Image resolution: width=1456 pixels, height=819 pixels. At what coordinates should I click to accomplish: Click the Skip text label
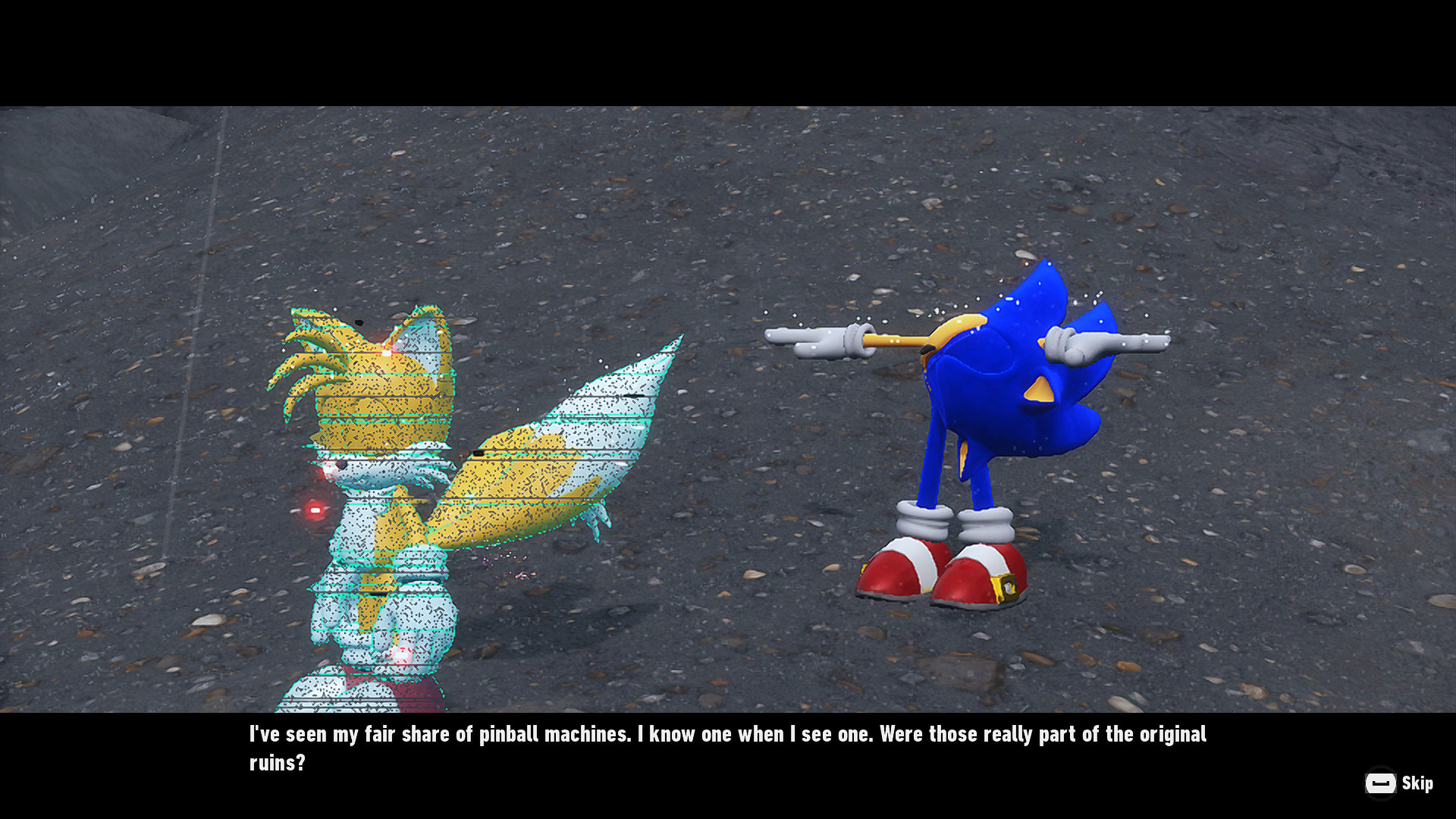click(1417, 785)
